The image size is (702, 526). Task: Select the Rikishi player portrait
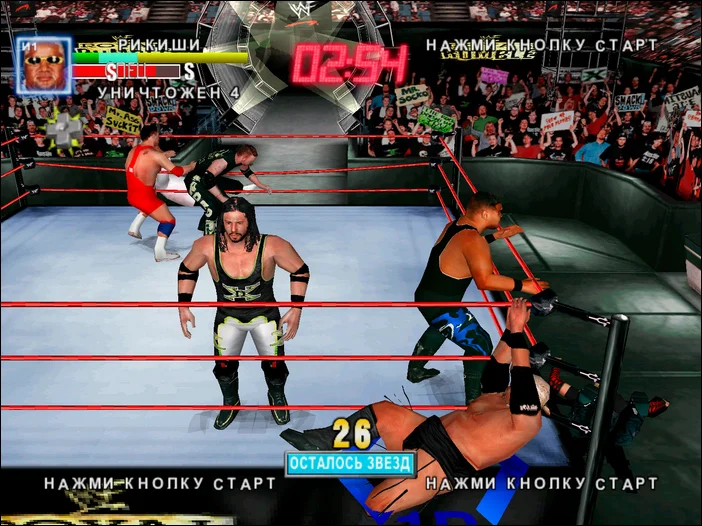point(44,66)
